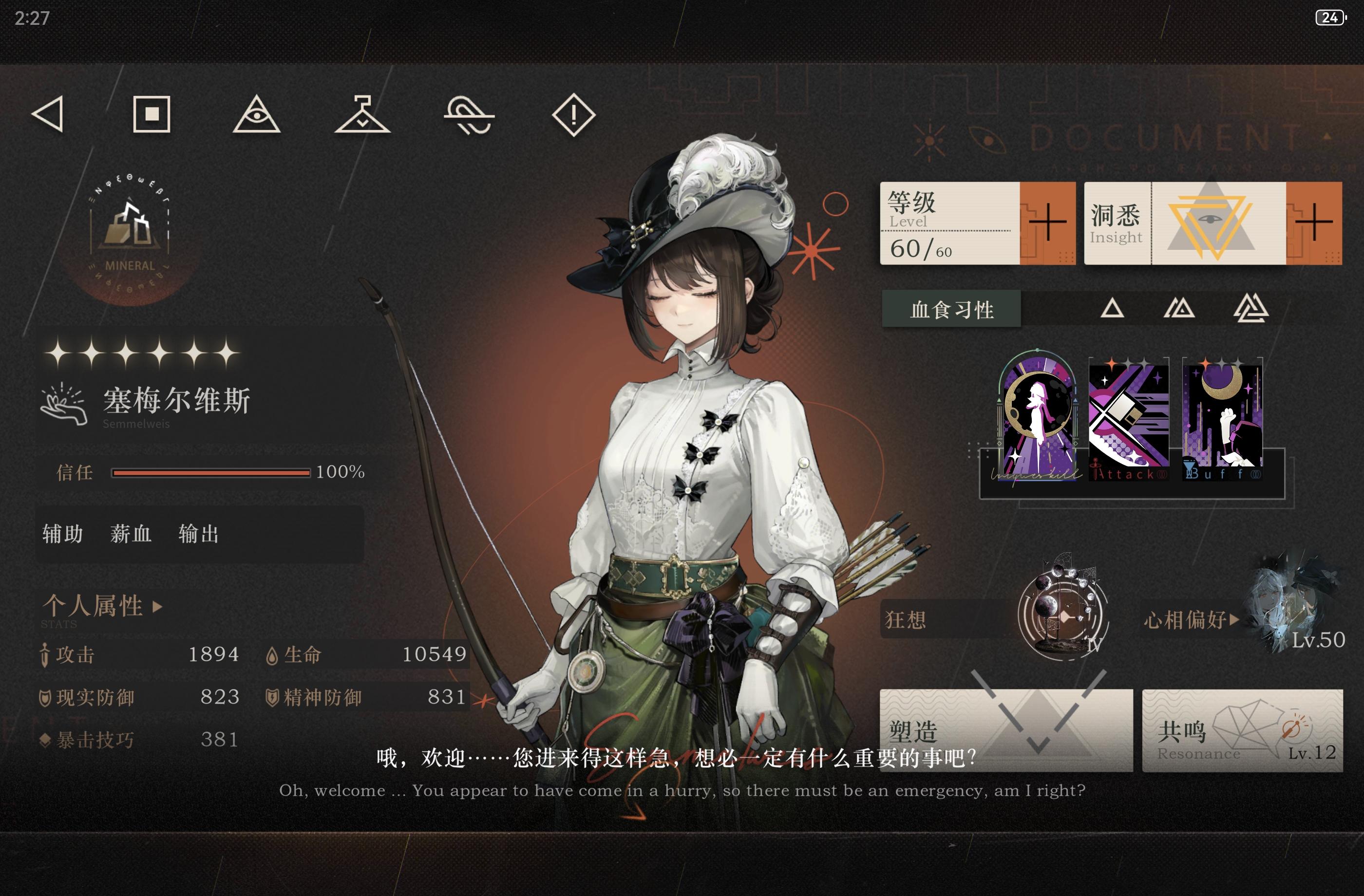1364x896 pixels.
Task: View the ultimate skill card
Action: coord(1038,417)
